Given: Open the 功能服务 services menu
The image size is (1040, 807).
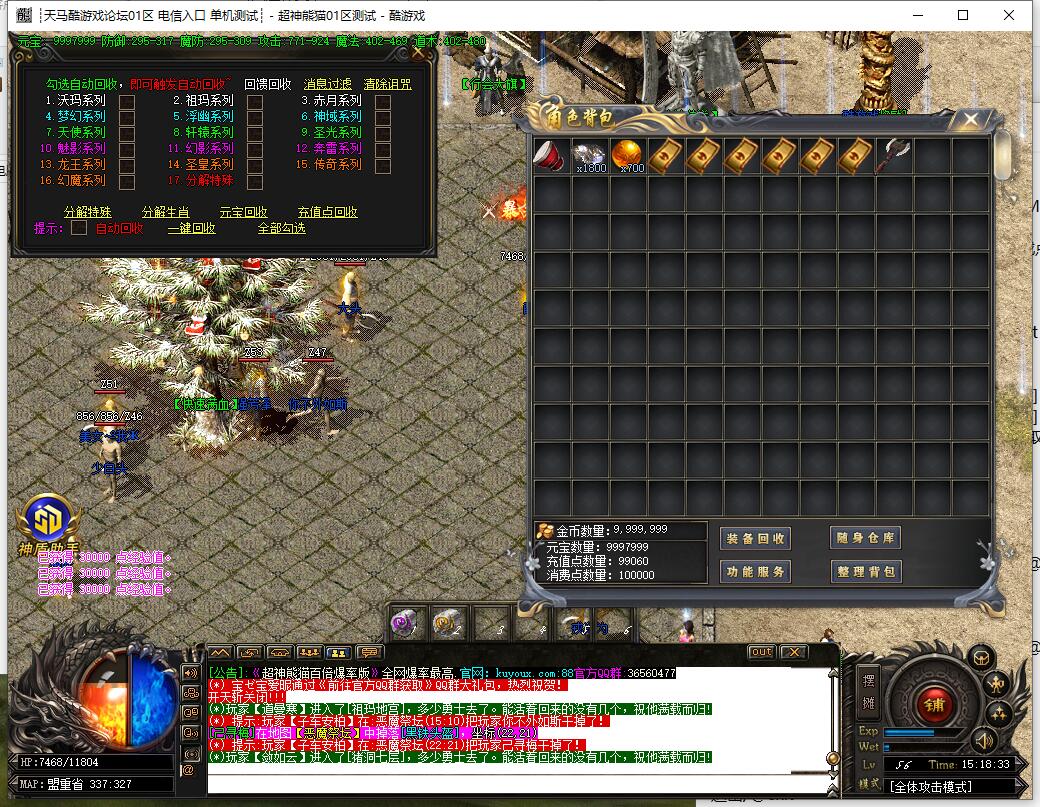Looking at the screenshot, I should [x=755, y=572].
